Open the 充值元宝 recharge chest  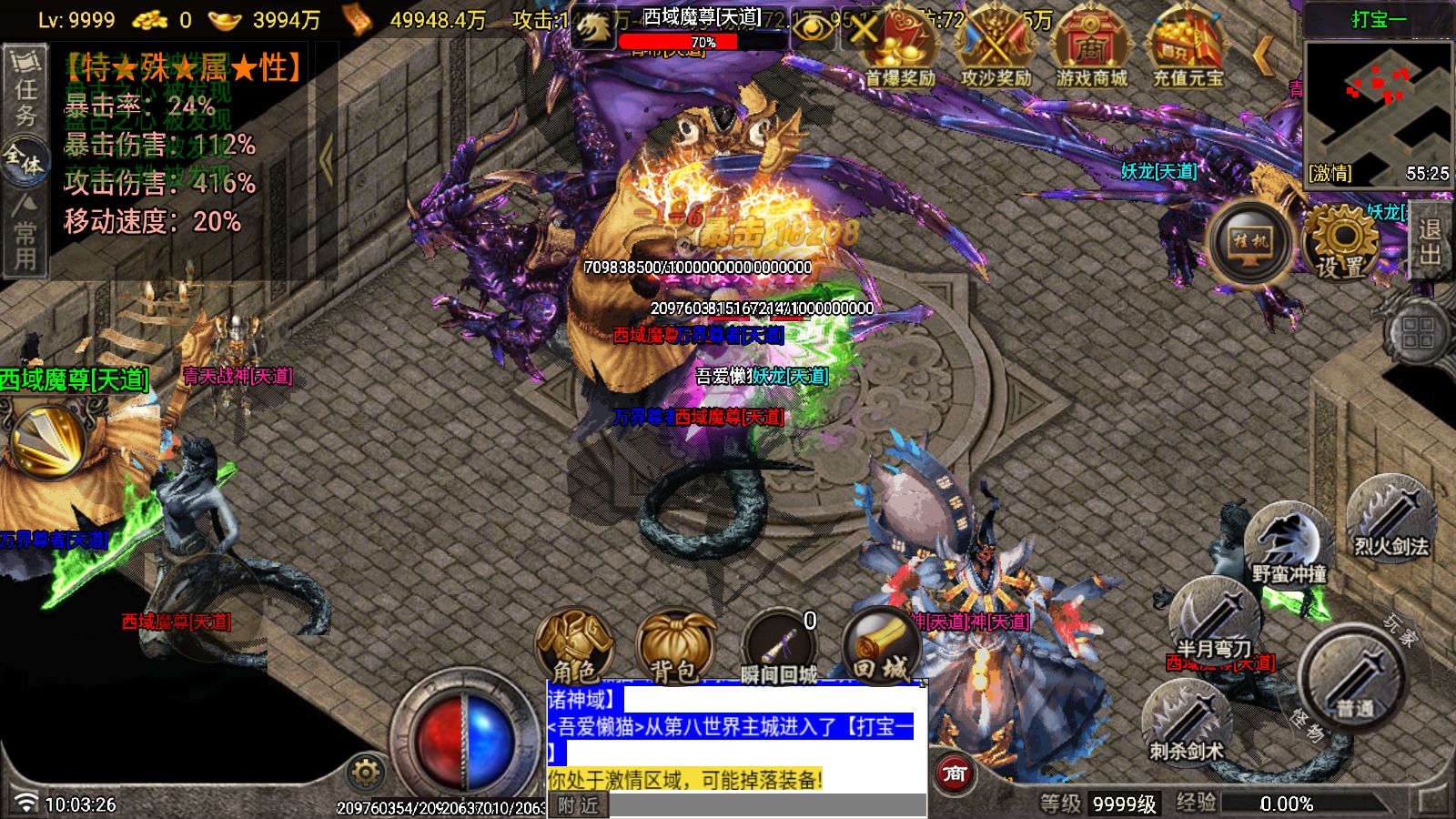coord(1188,50)
